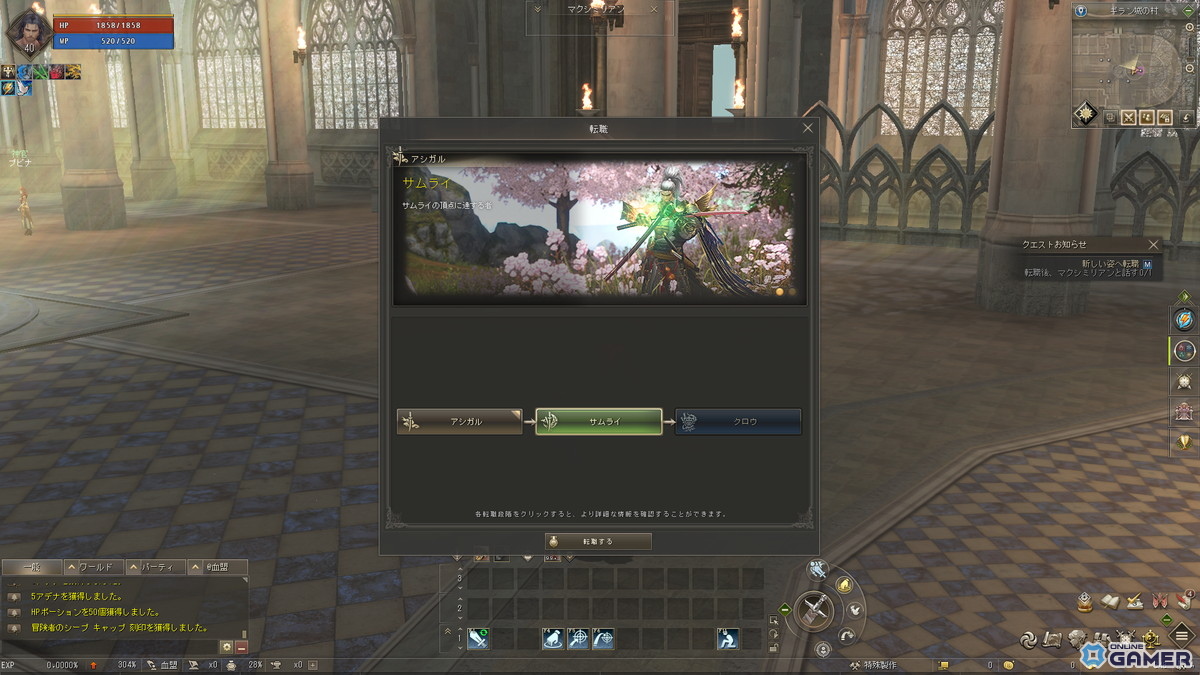Open chat settings with the gear icon

(226, 647)
